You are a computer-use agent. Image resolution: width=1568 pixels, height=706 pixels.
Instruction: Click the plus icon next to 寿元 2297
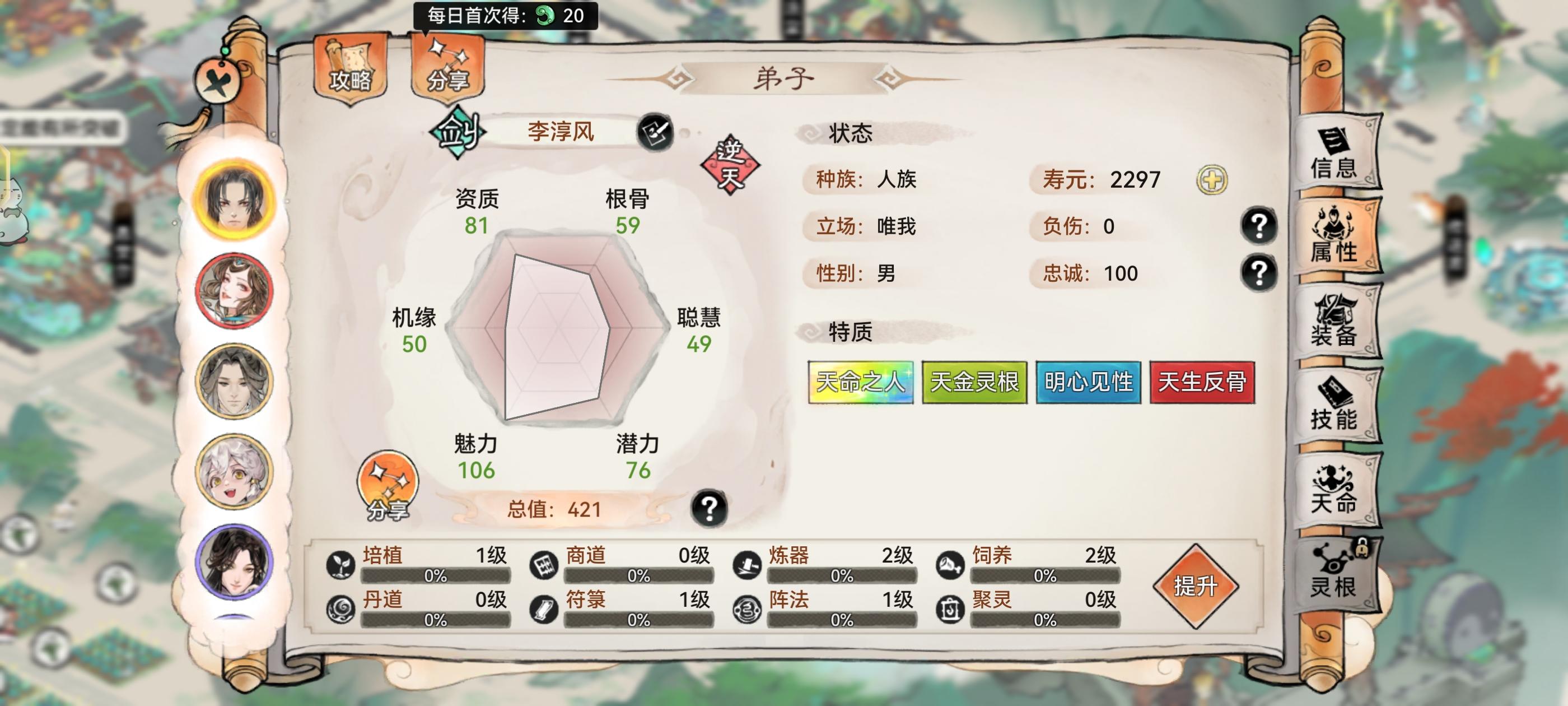[1211, 179]
